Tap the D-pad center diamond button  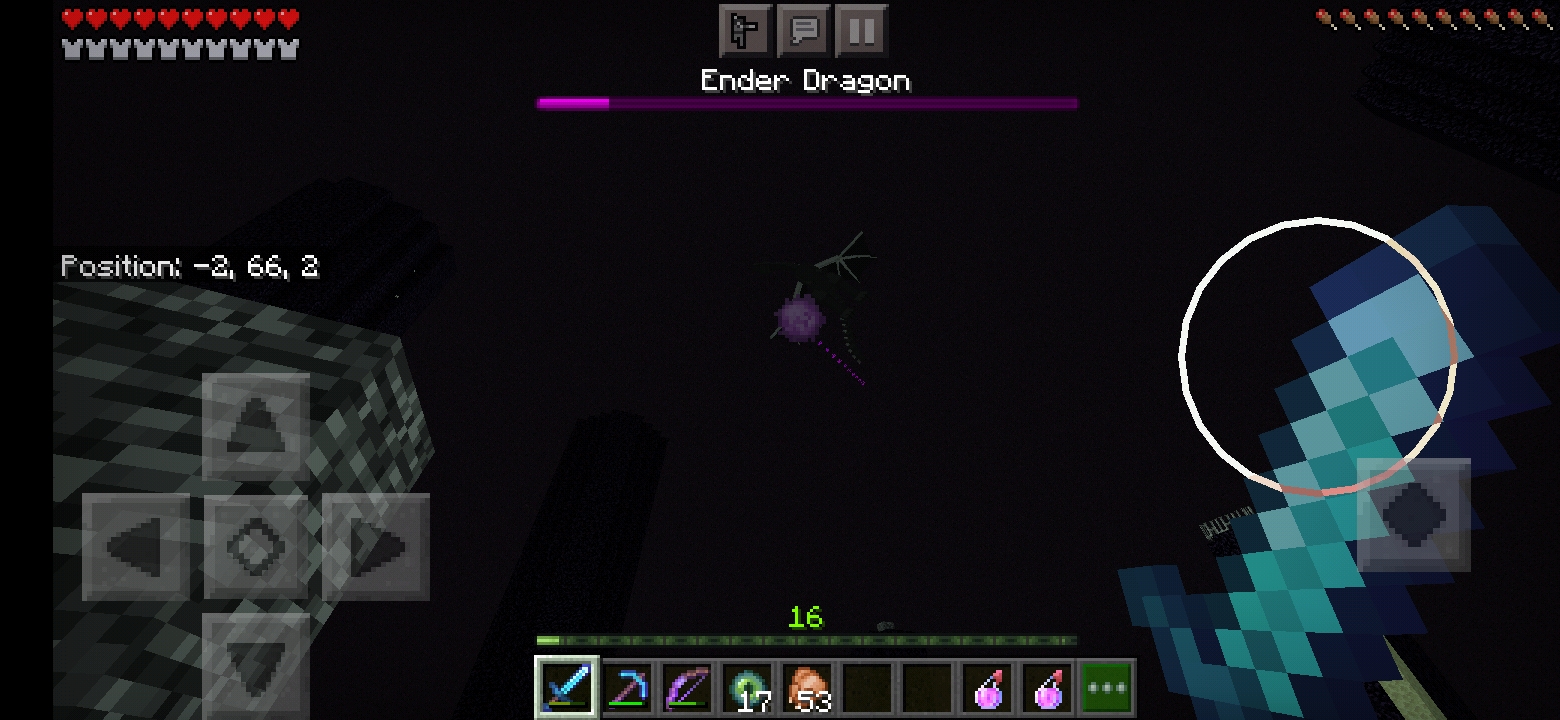pos(256,547)
